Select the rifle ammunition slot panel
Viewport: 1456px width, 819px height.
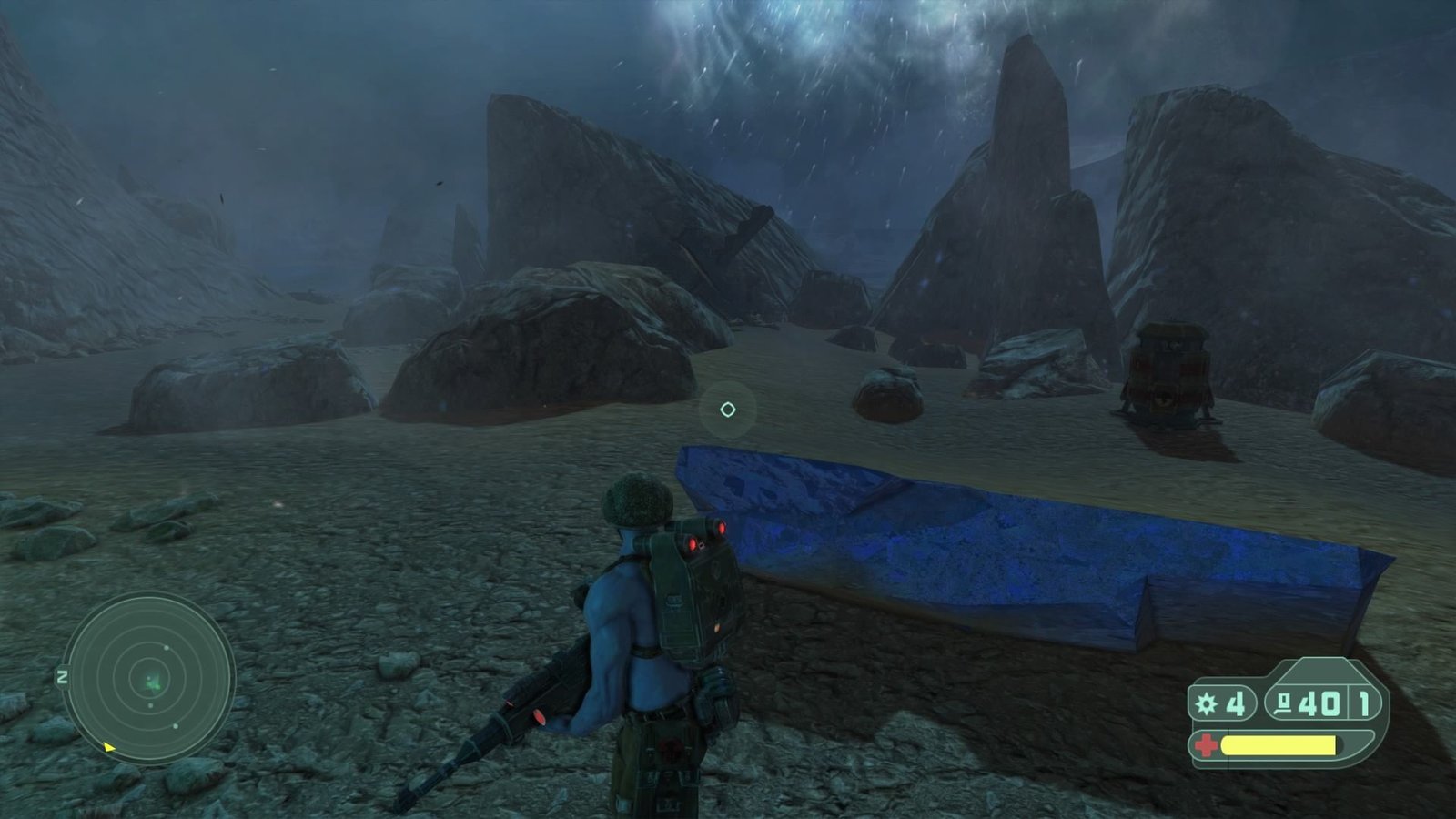tap(1301, 704)
